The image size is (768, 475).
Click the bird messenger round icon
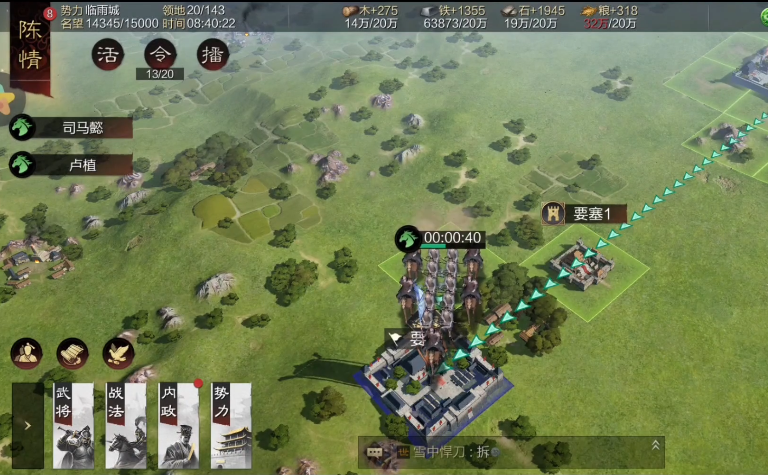click(x=118, y=352)
